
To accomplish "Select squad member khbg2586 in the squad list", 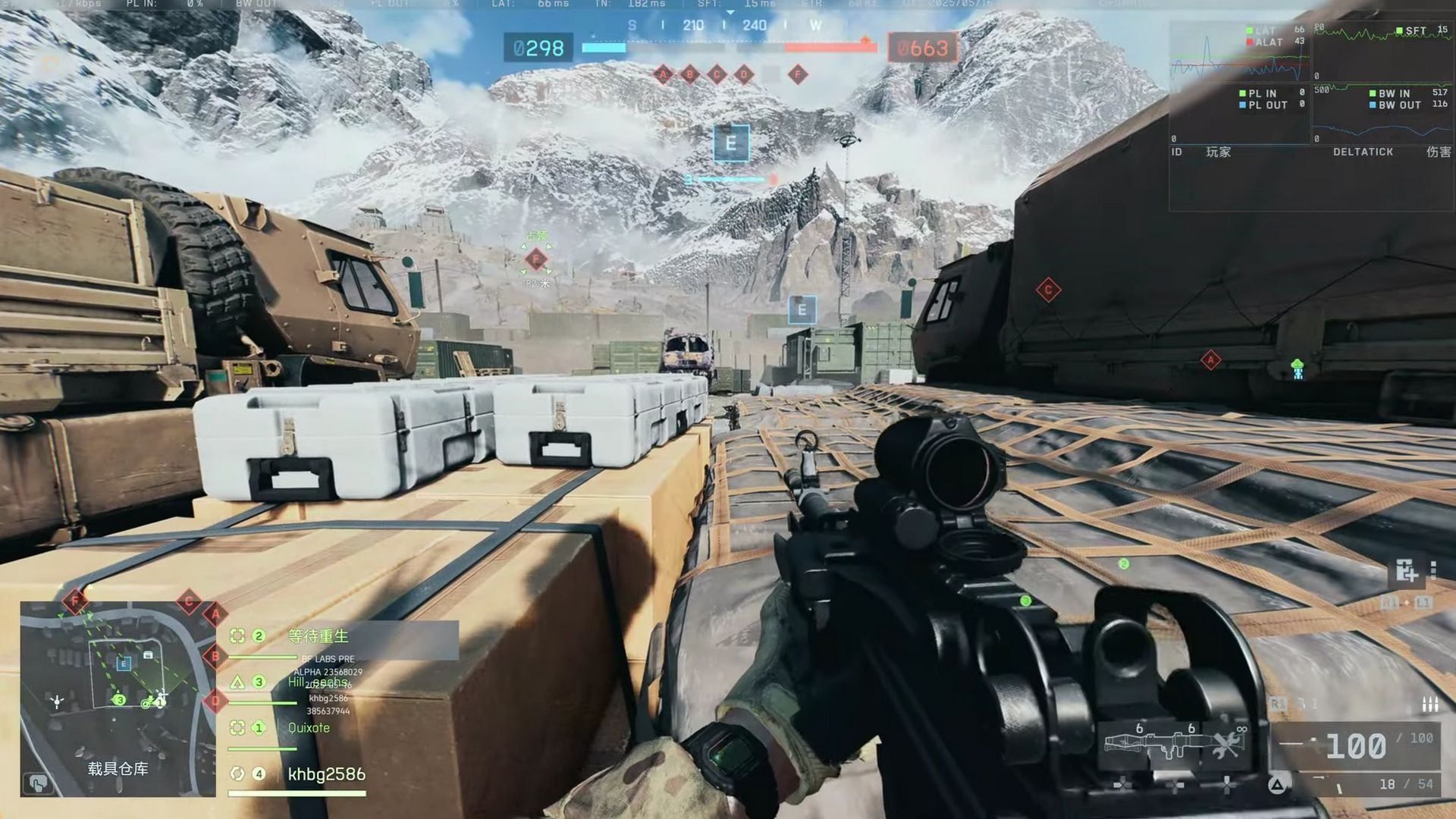I will click(x=326, y=774).
